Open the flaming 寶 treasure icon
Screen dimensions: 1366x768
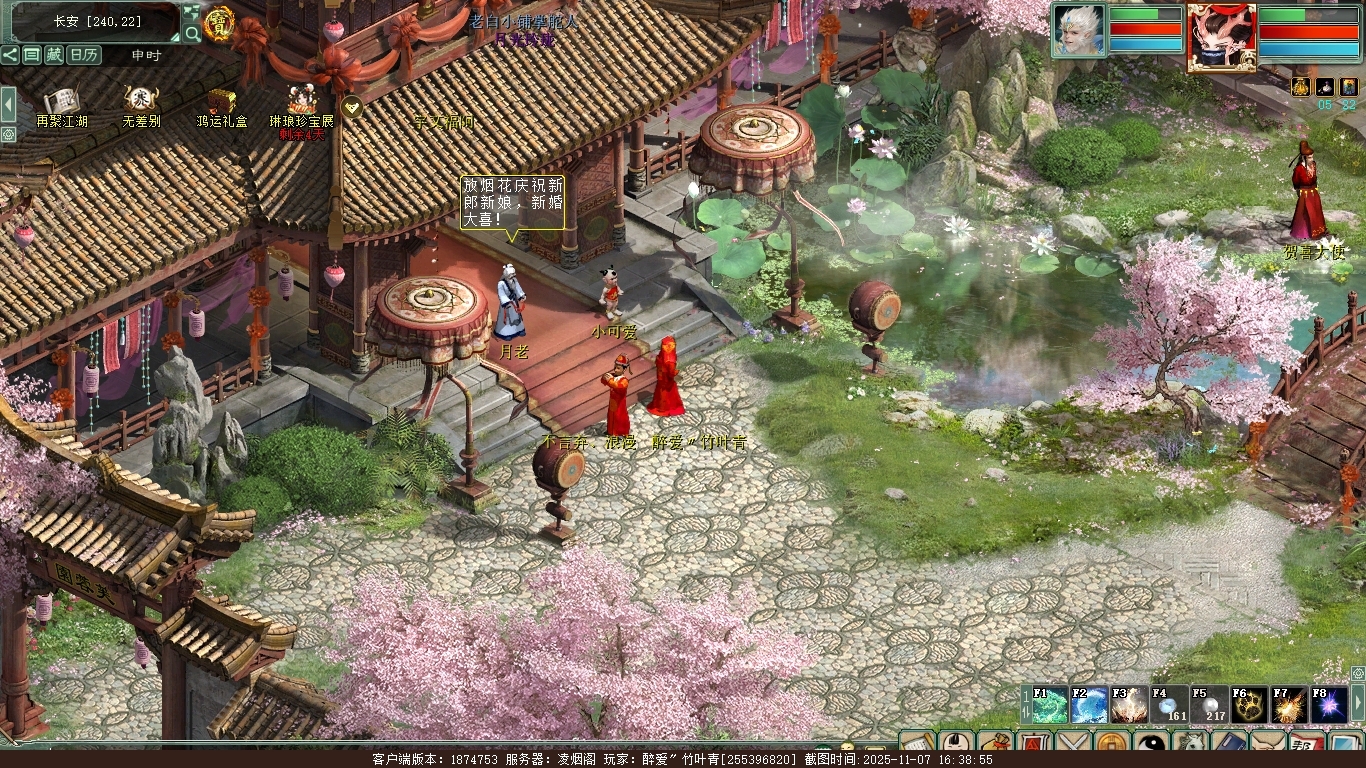point(218,24)
